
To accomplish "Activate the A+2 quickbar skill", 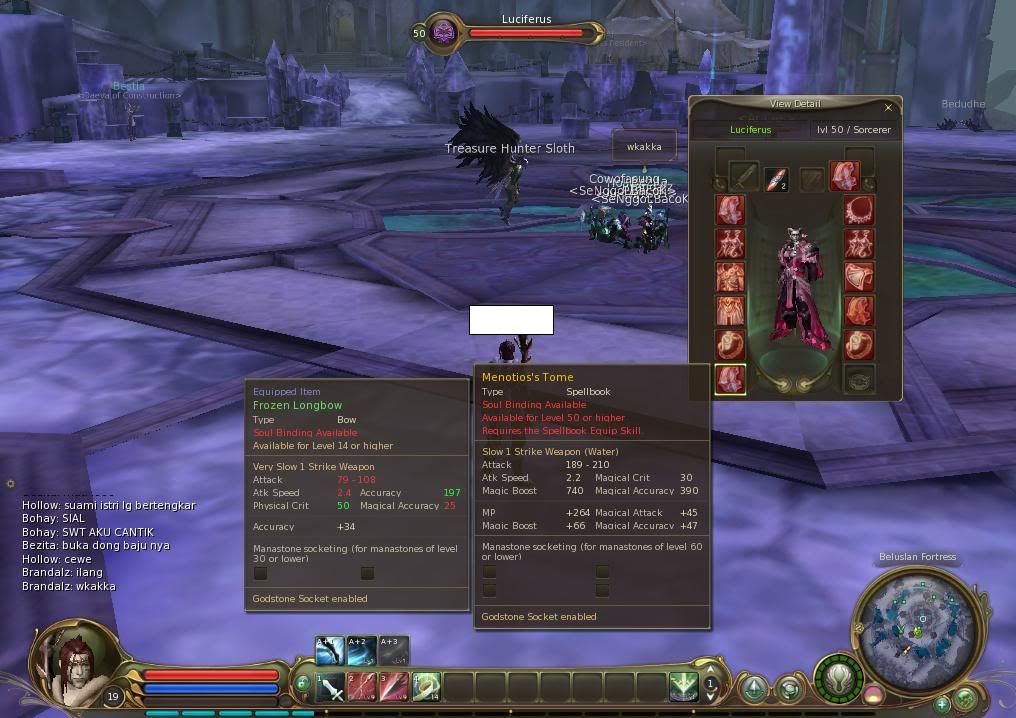I will tap(362, 650).
